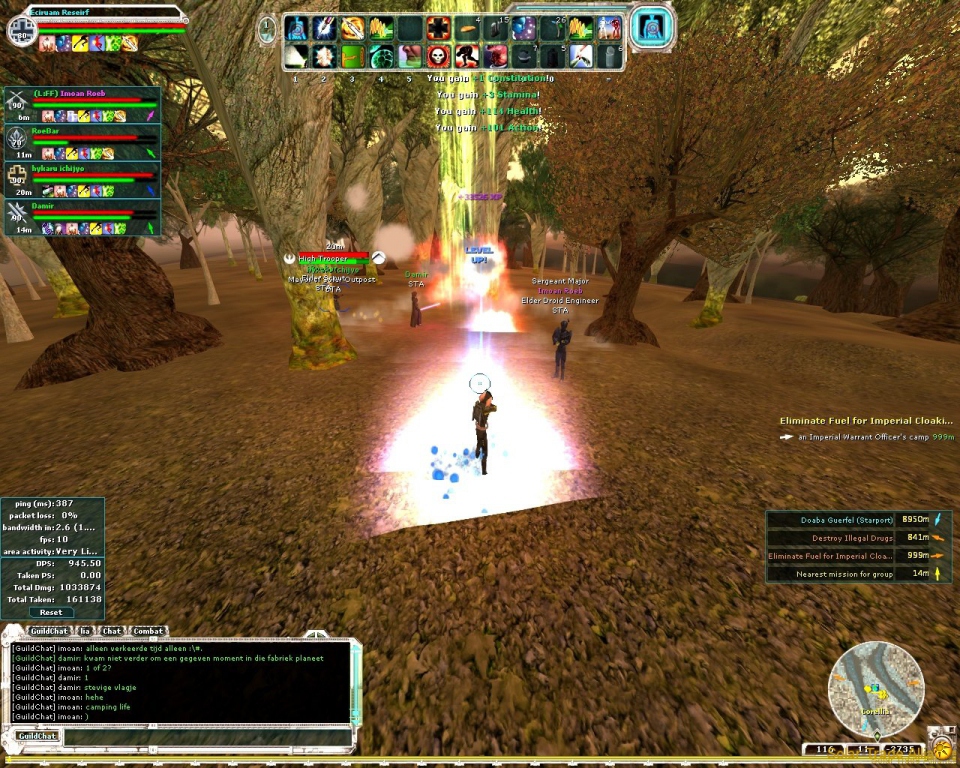Select the Doaba Guerfel (Starport) waypoint
The image size is (960, 768).
coord(849,520)
